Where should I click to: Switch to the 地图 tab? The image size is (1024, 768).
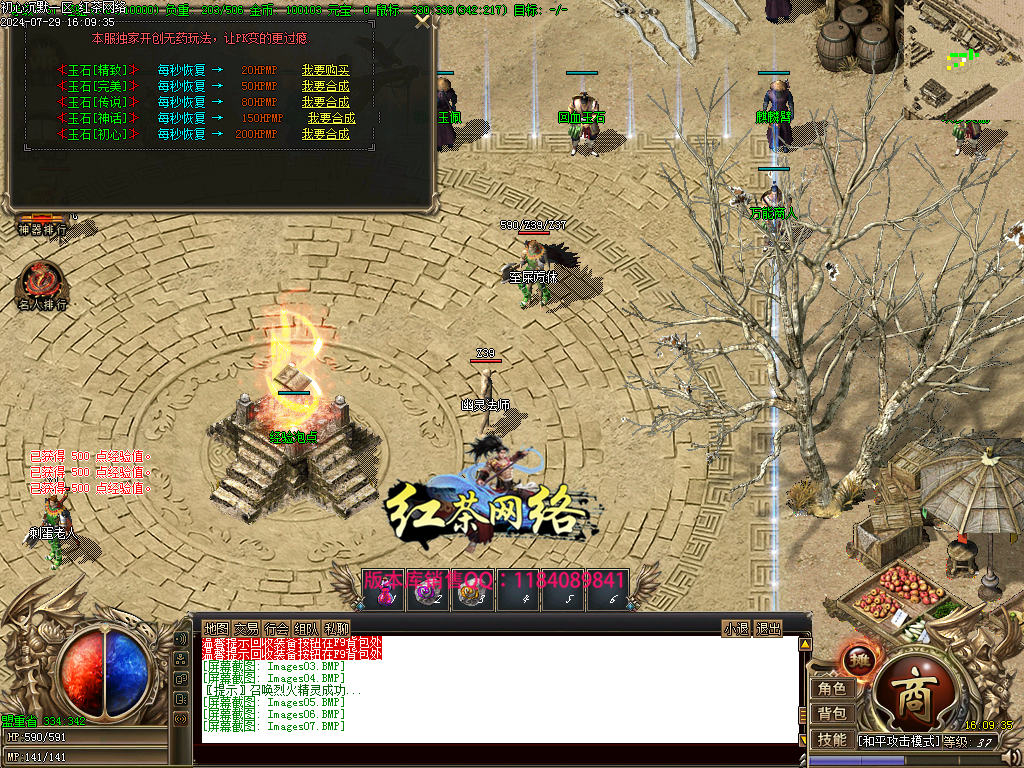[x=216, y=628]
